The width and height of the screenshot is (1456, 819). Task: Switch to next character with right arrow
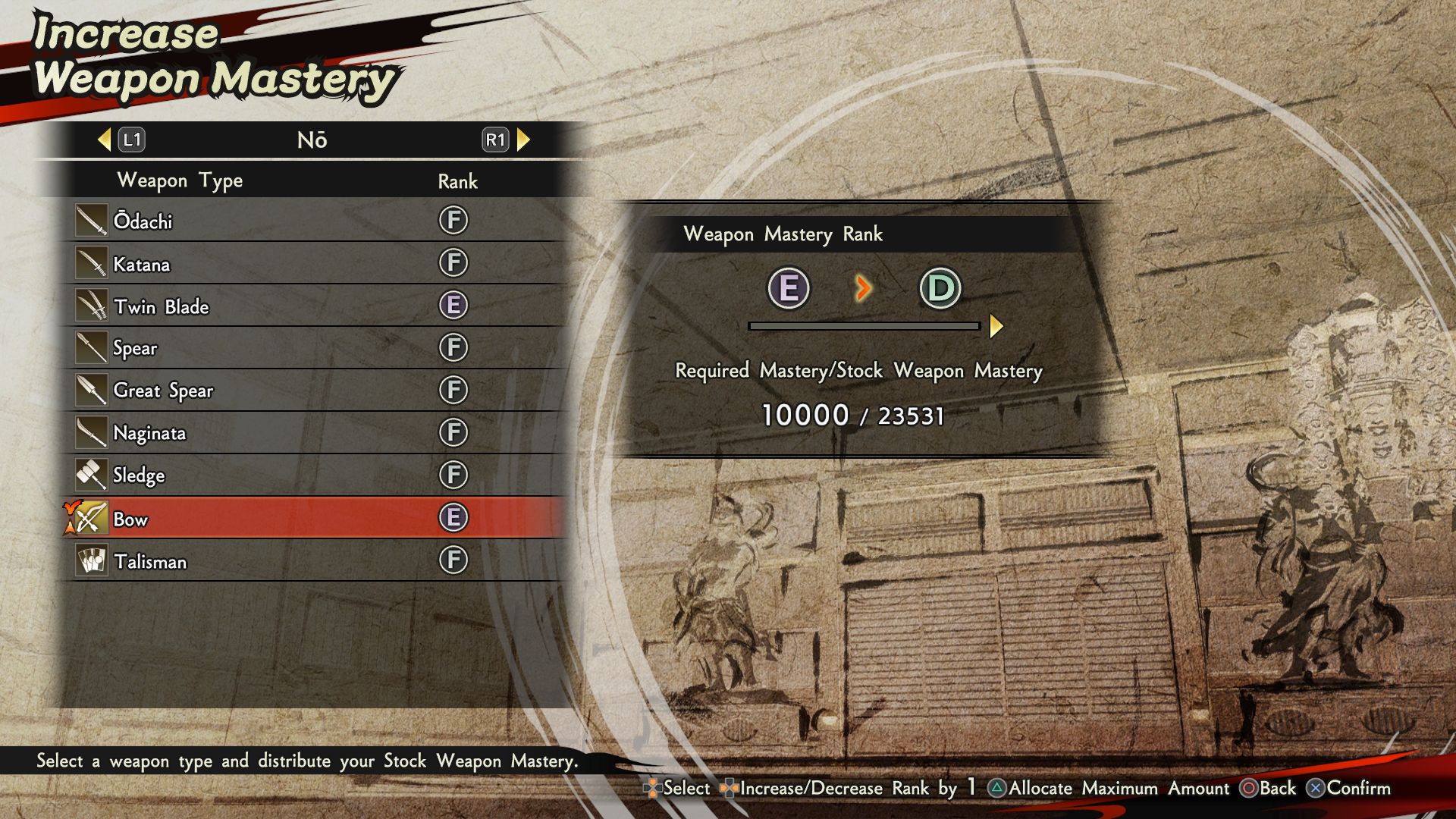point(523,140)
